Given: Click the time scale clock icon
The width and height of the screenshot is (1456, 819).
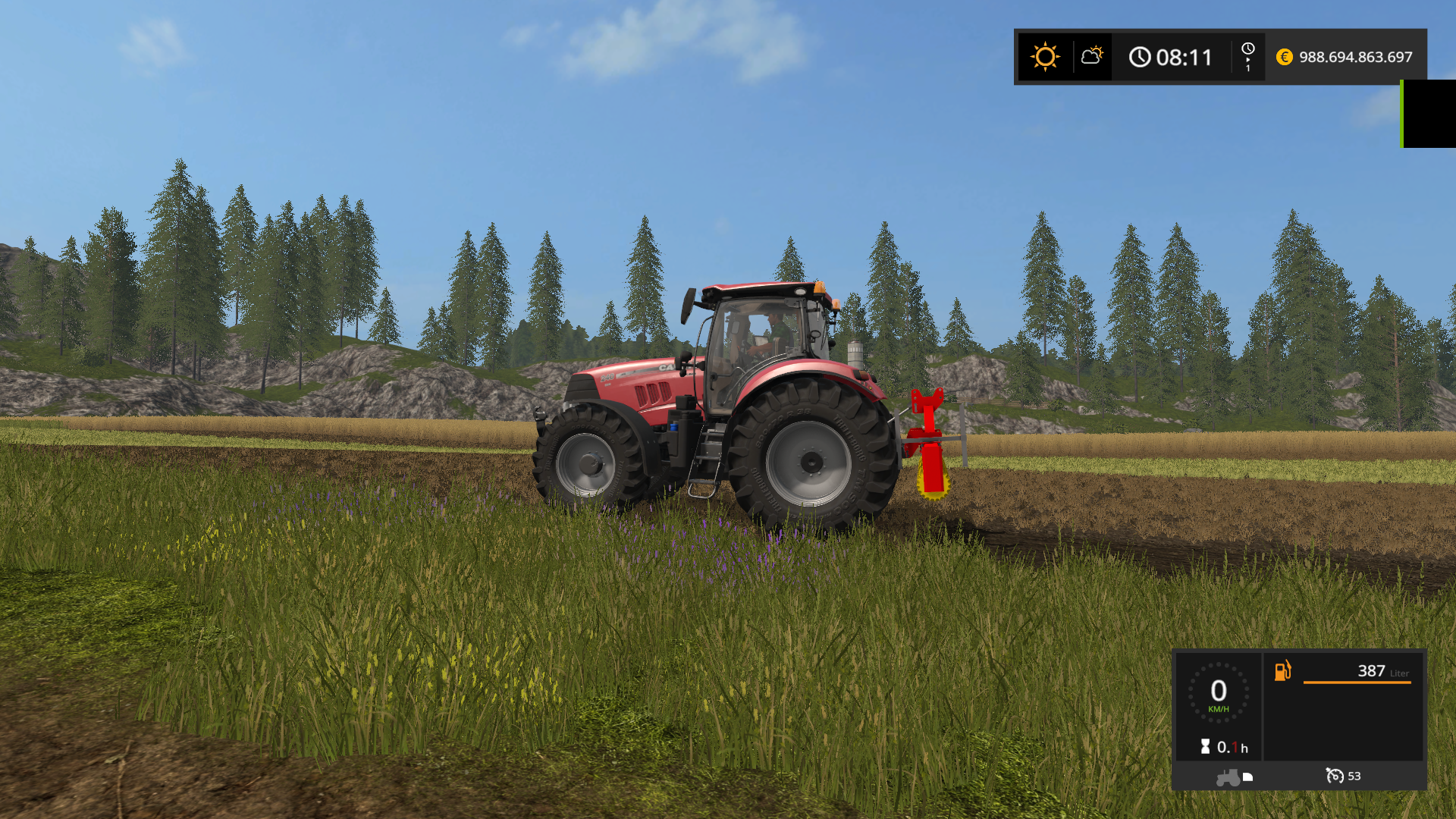Looking at the screenshot, I should [1247, 49].
